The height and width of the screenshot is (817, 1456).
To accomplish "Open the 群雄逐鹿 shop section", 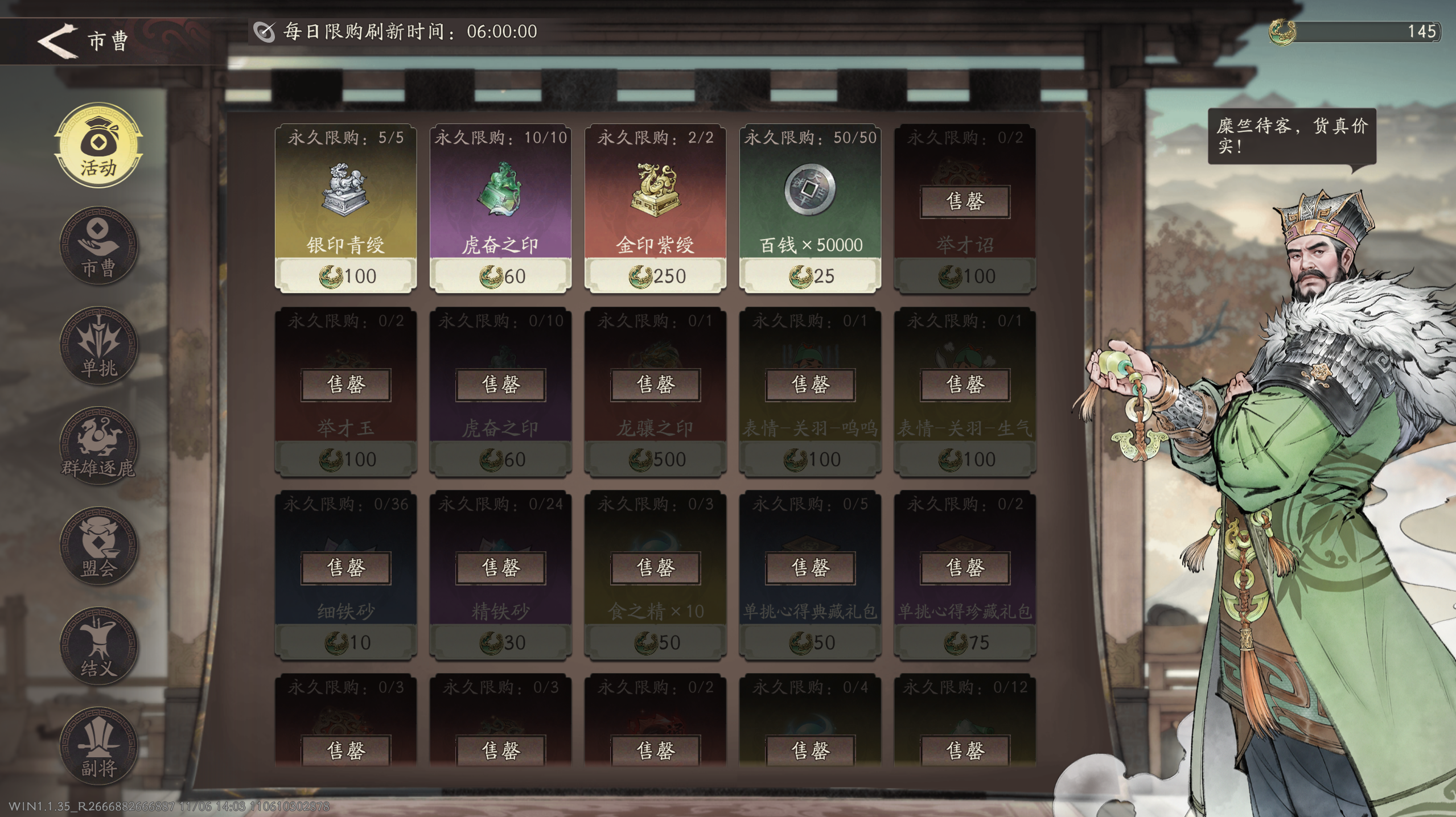I will pos(98,444).
